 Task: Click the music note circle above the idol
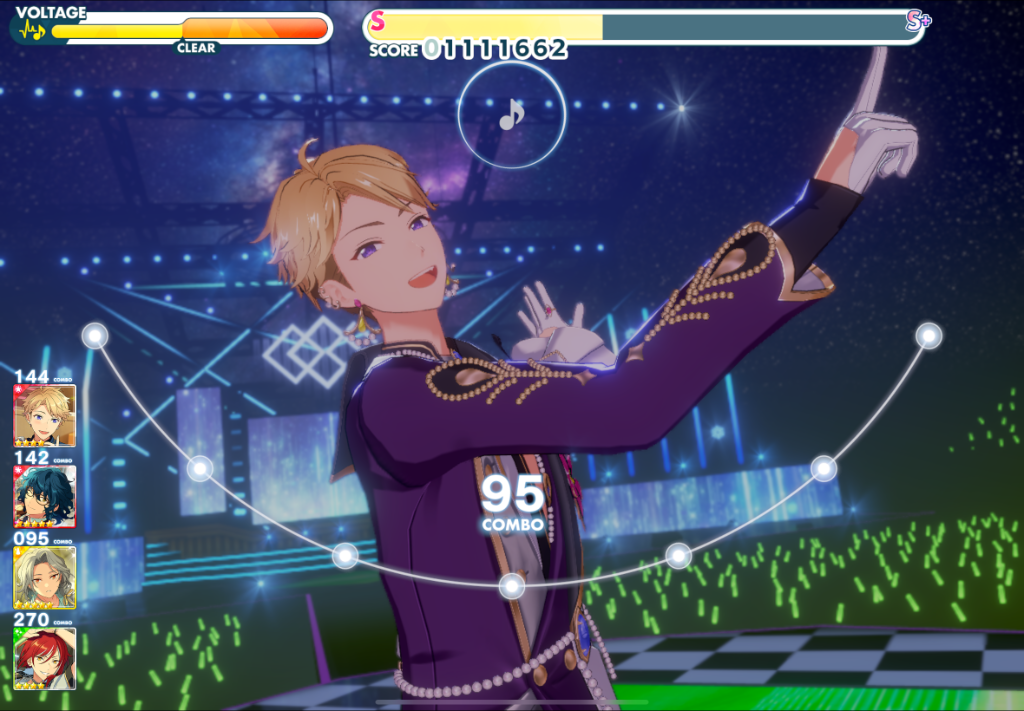point(511,116)
